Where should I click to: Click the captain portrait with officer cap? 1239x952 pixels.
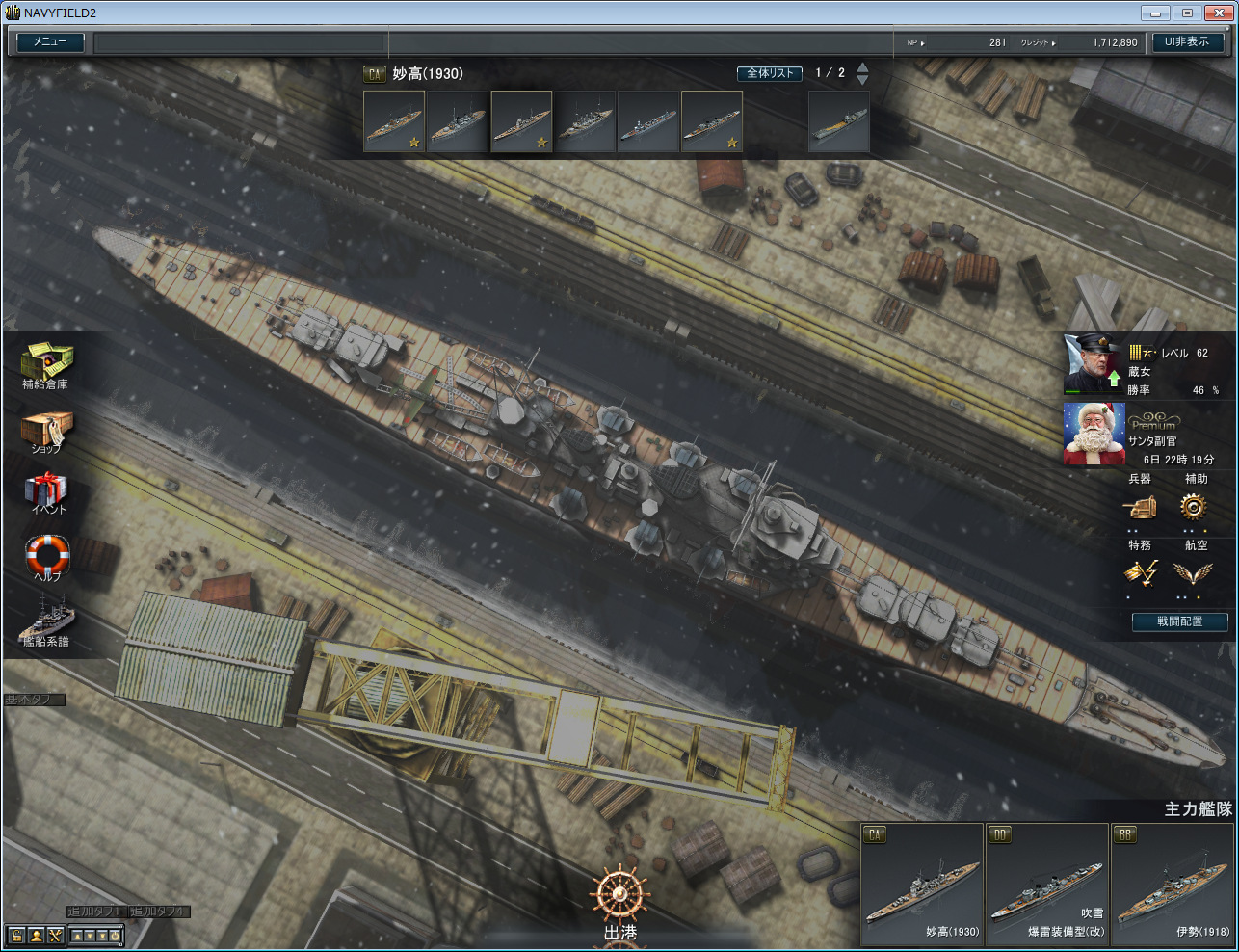click(1093, 363)
